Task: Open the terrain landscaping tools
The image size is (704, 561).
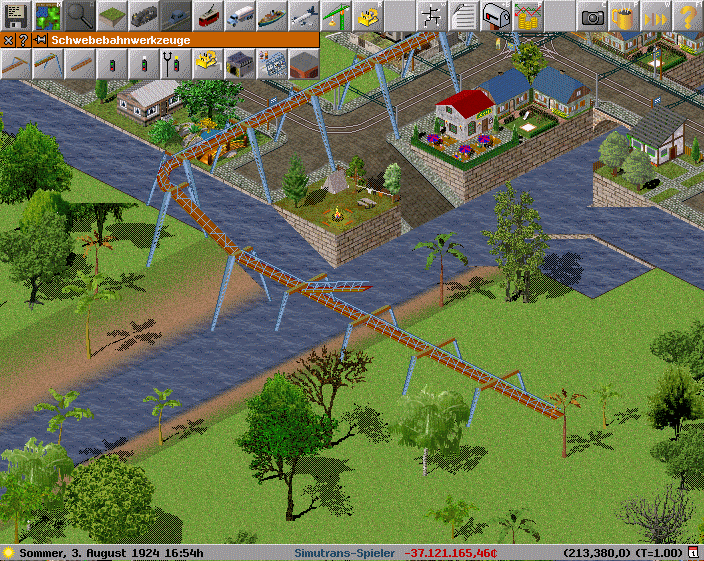Action: coord(112,16)
